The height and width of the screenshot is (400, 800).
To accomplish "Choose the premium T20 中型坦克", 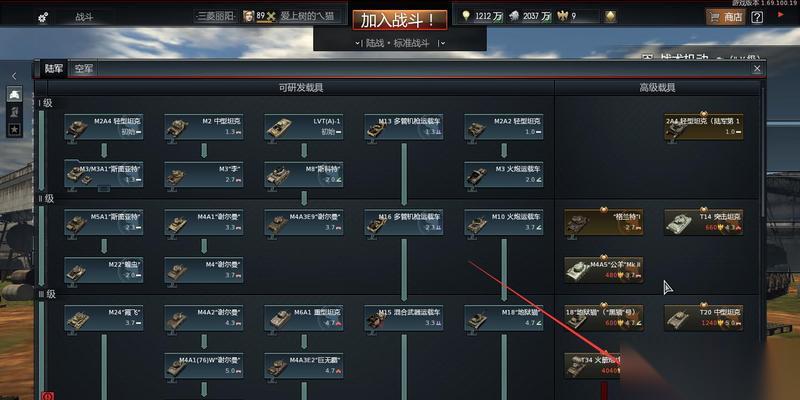I will 703,317.
